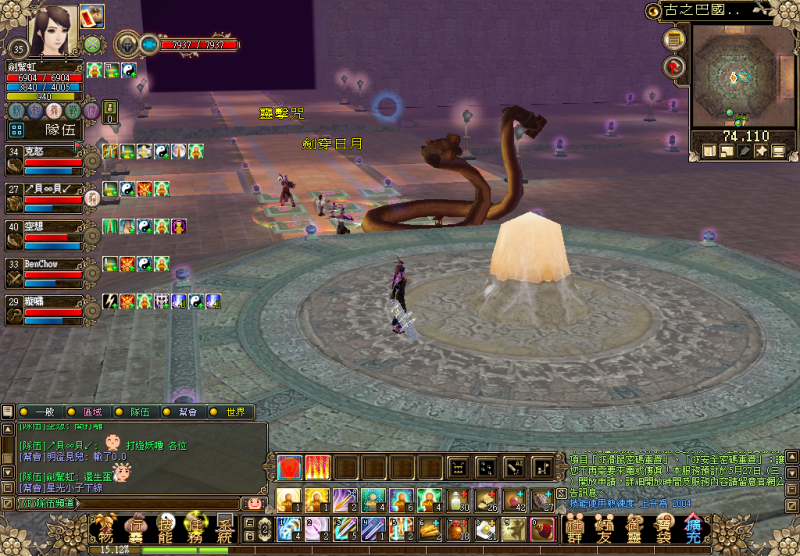Open the 系統 system menu
Image resolution: width=800 pixels, height=556 pixels.
pyautogui.click(x=227, y=529)
